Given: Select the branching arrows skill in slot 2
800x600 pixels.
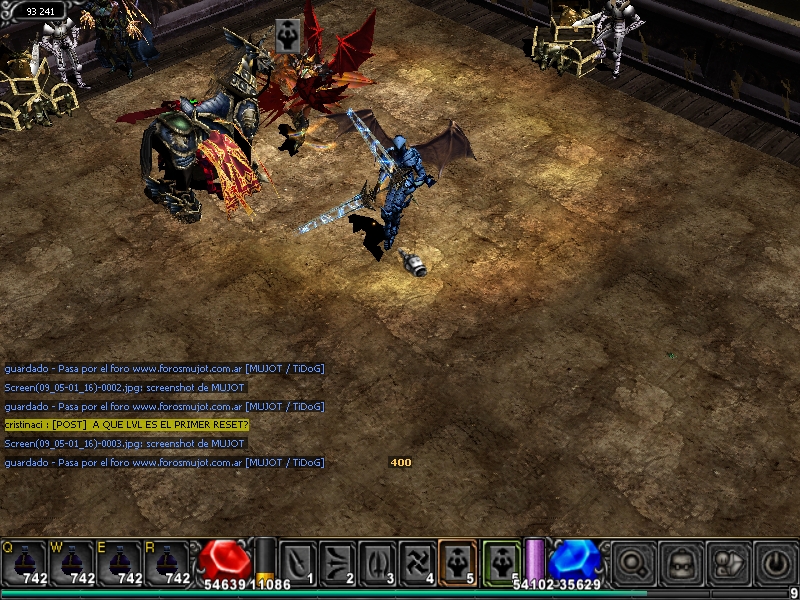Looking at the screenshot, I should pos(337,562).
